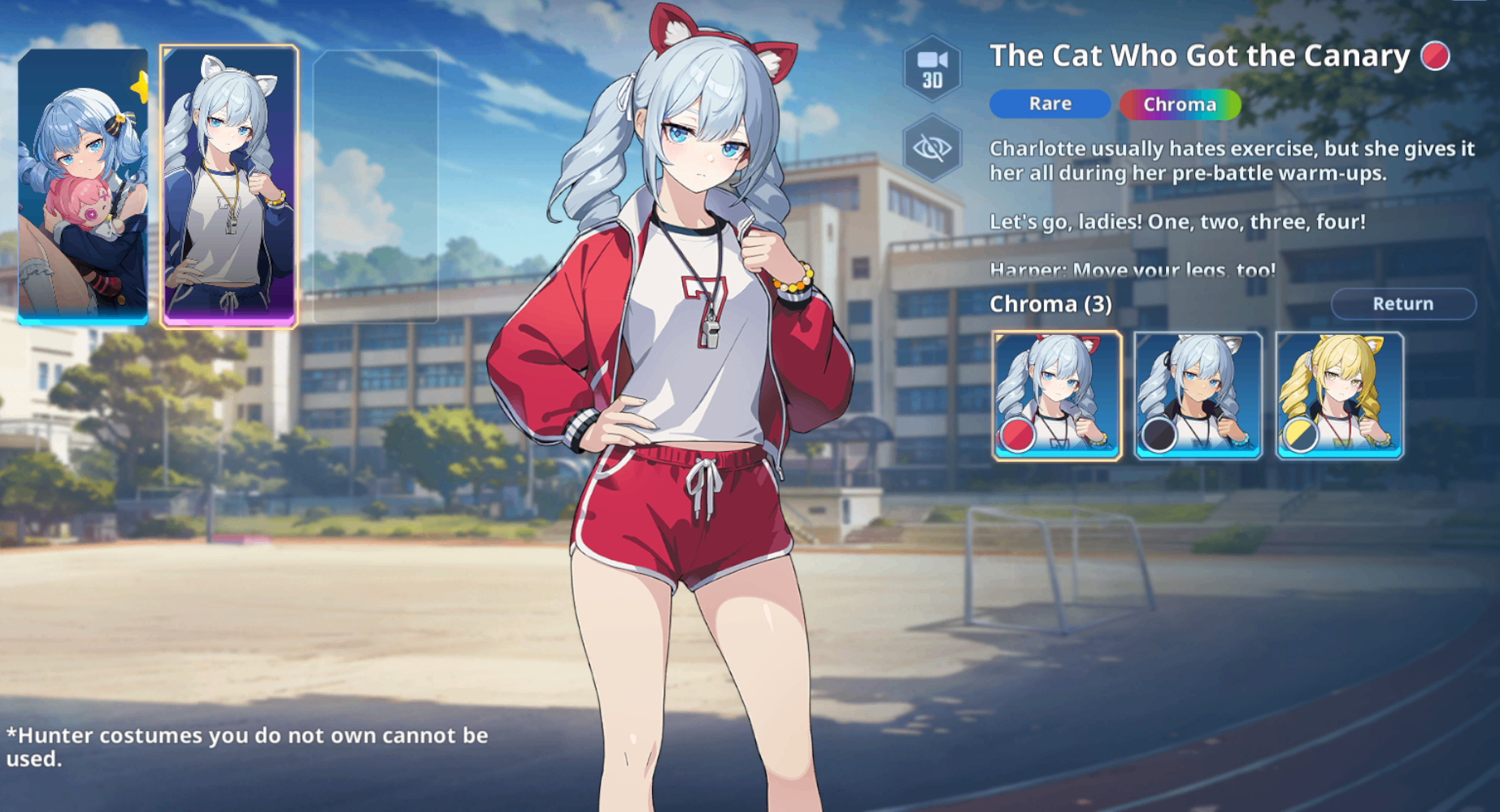Click the blue Rare tag
This screenshot has width=1500, height=812.
tap(1050, 104)
